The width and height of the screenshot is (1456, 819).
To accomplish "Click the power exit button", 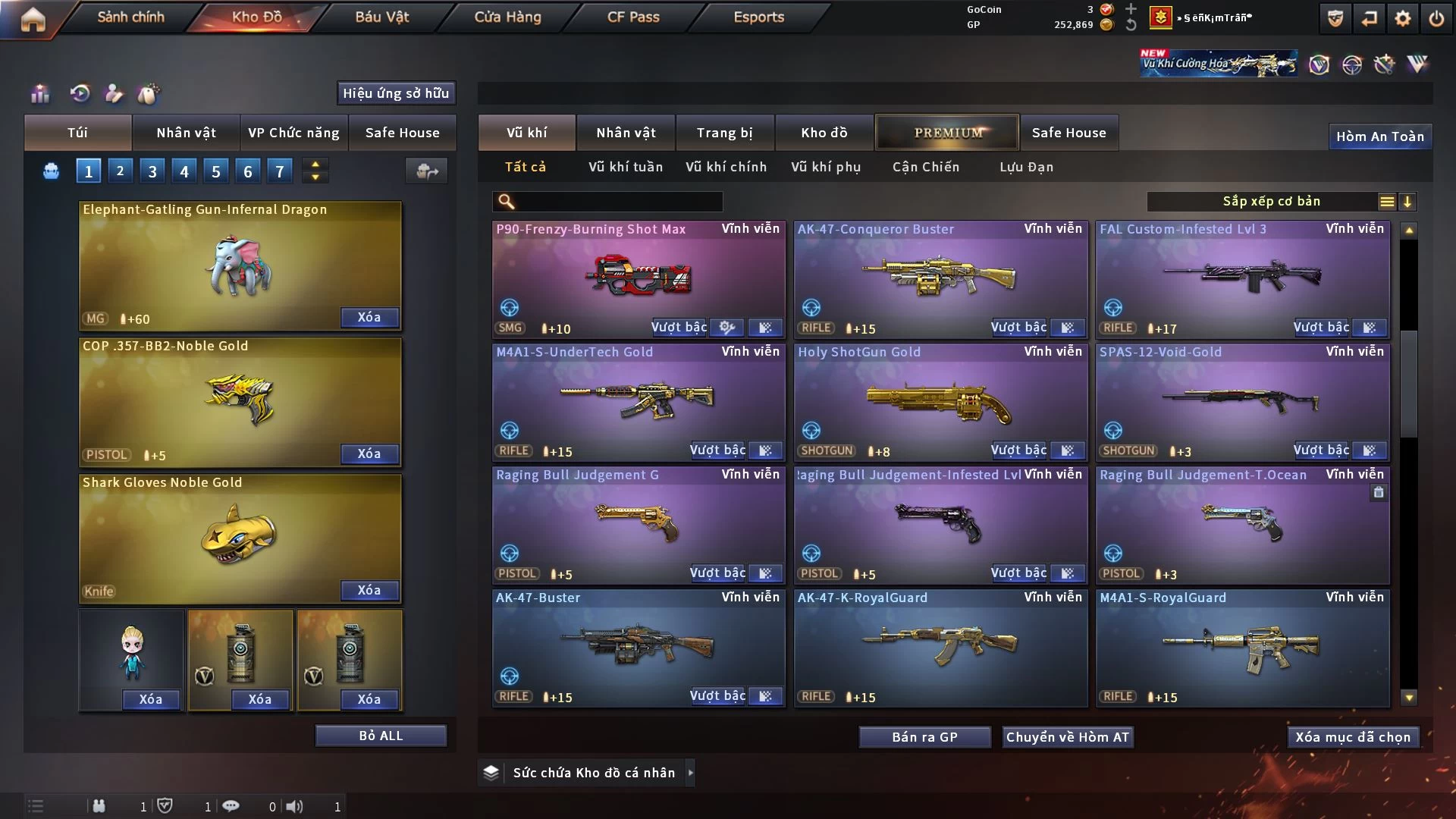I will pos(1436,18).
